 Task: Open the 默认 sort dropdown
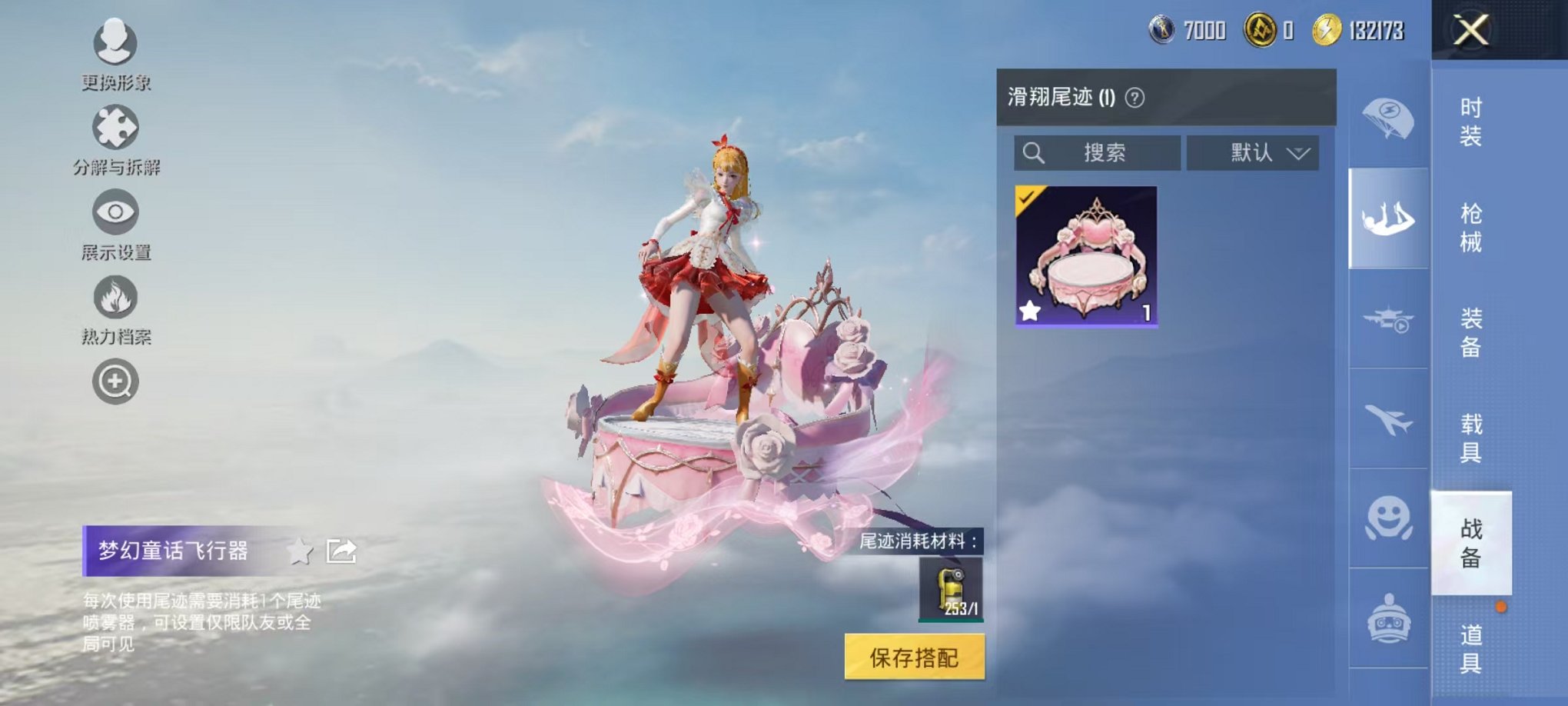click(x=1253, y=152)
